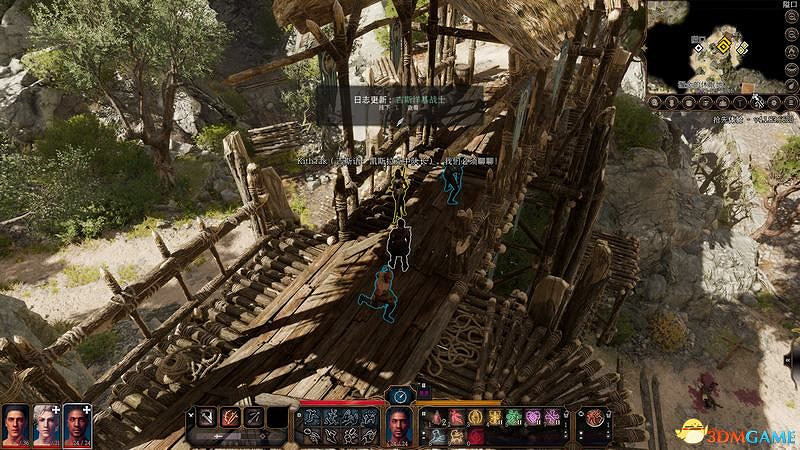The height and width of the screenshot is (450, 800).
Task: Open the active character portrait in the hotbar
Action: [x=400, y=425]
